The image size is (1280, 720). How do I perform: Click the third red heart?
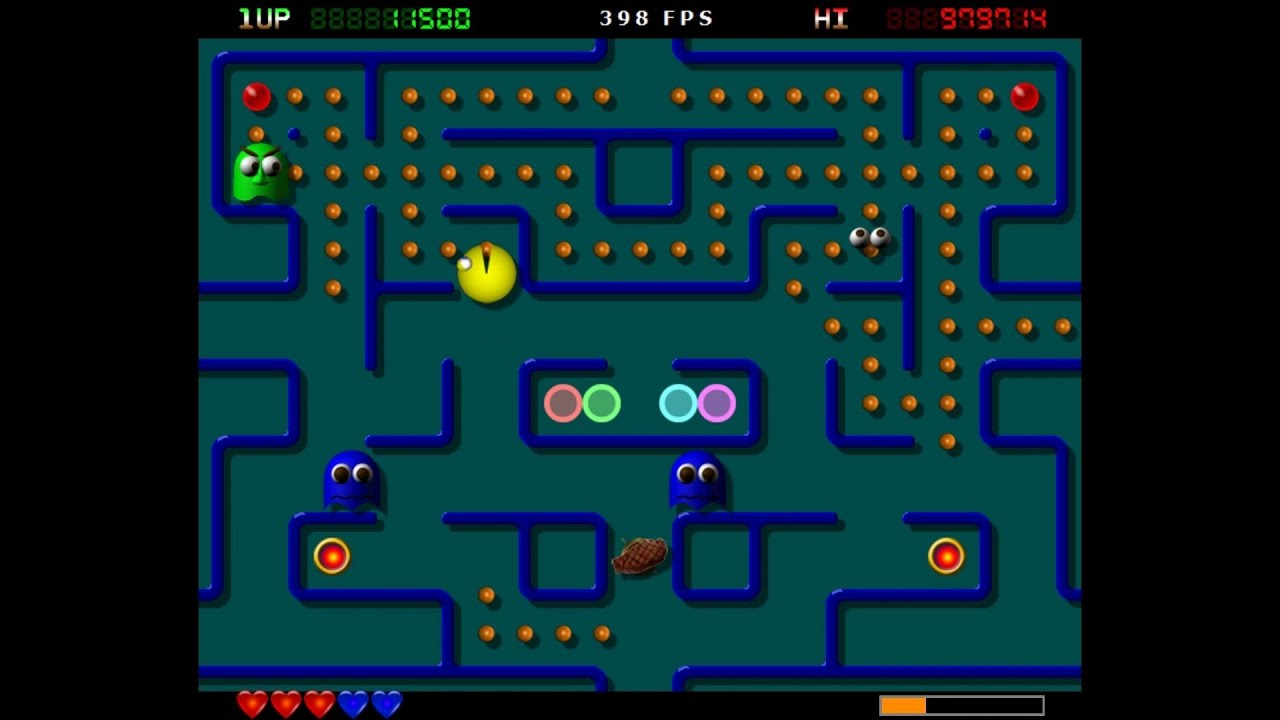click(318, 704)
